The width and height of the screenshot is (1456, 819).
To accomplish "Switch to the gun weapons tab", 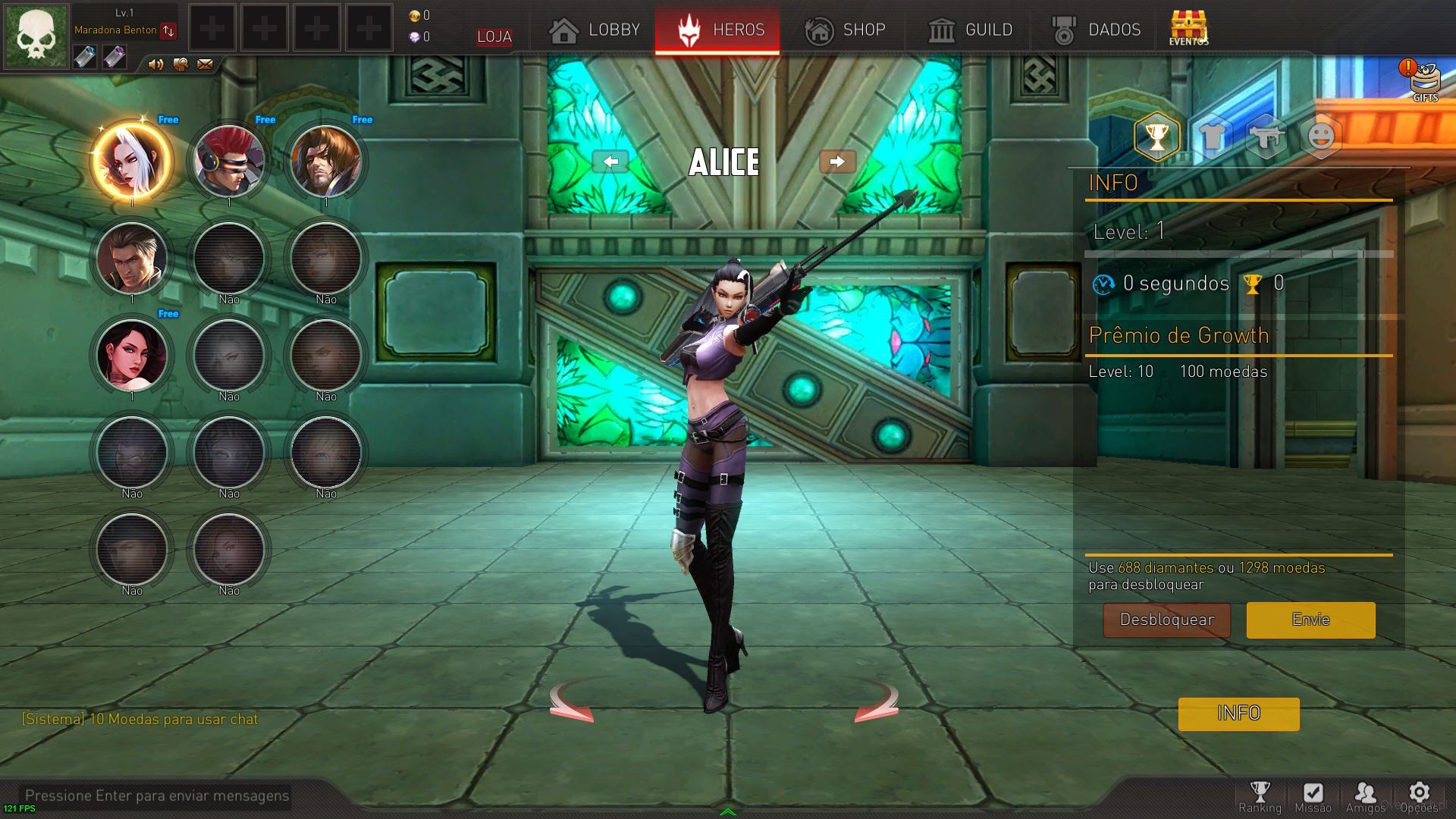I will tap(1266, 137).
